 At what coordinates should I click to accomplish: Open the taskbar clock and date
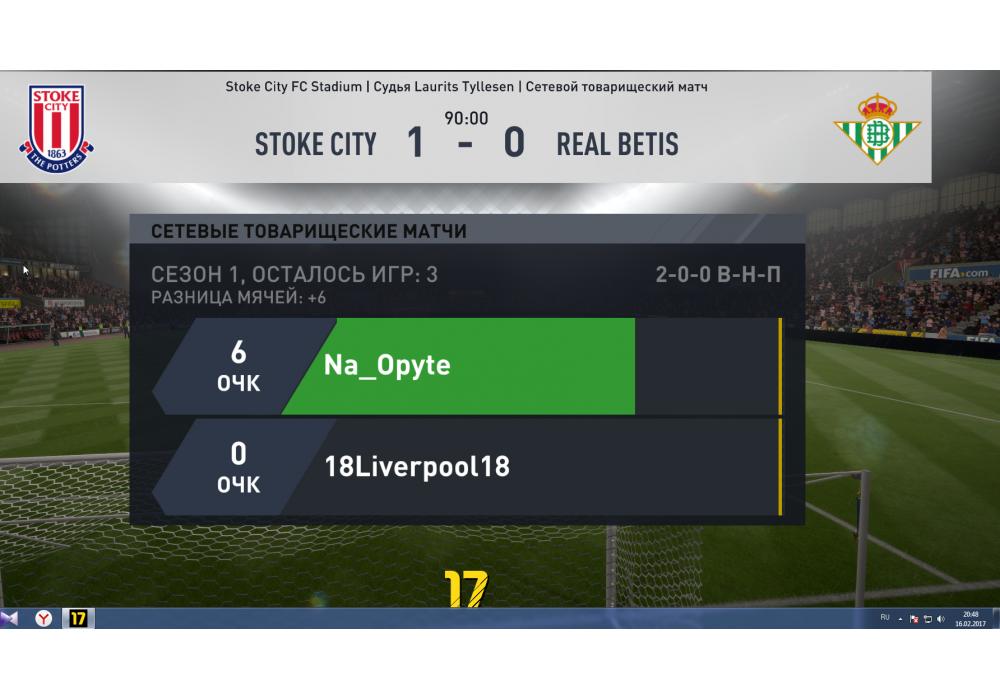(971, 619)
